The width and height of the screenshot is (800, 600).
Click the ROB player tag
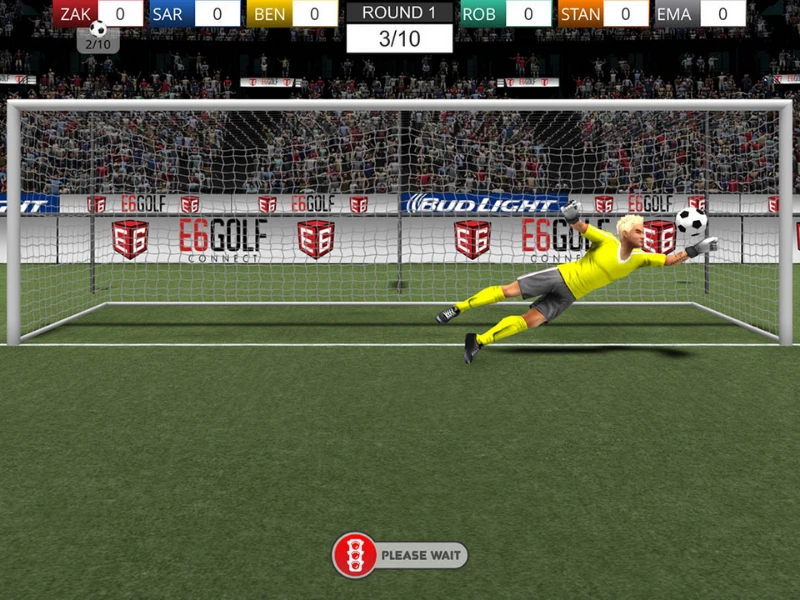pyautogui.click(x=482, y=14)
